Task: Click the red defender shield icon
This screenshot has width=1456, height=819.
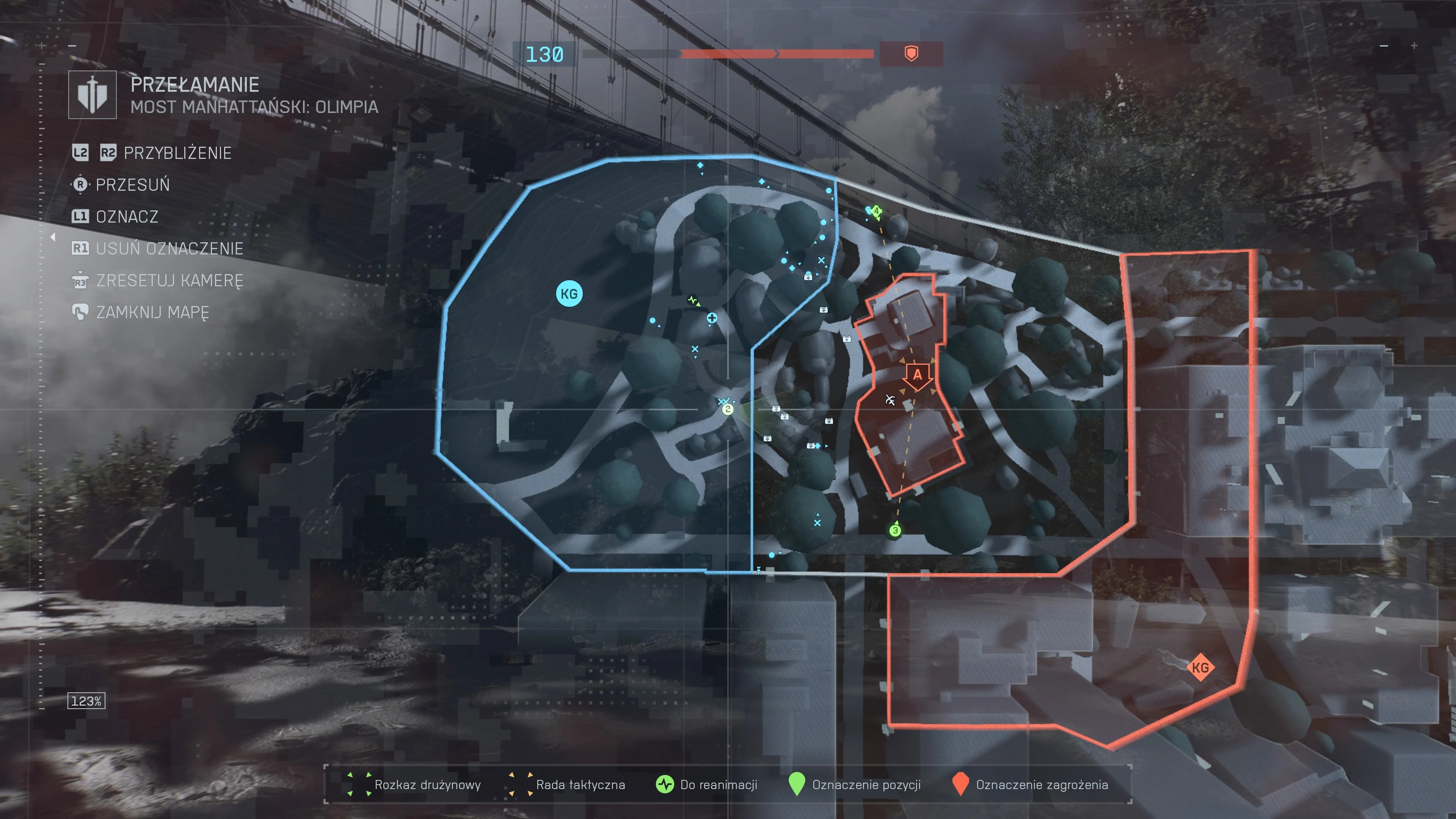Action: 911,54
